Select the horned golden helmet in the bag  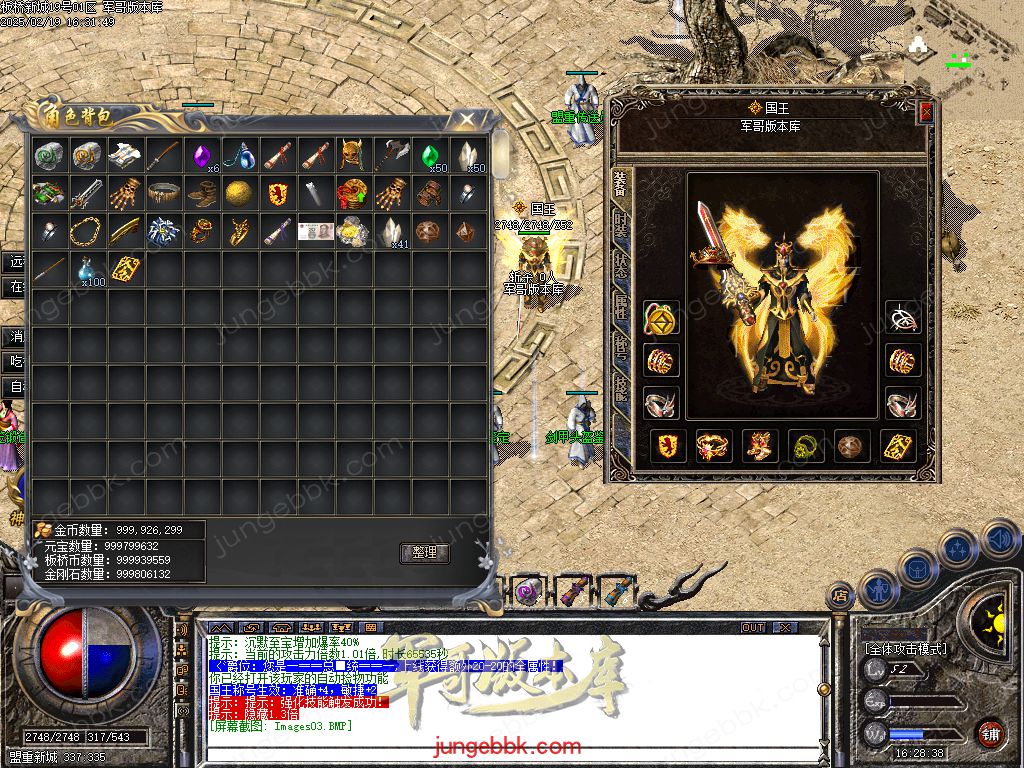pyautogui.click(x=353, y=155)
